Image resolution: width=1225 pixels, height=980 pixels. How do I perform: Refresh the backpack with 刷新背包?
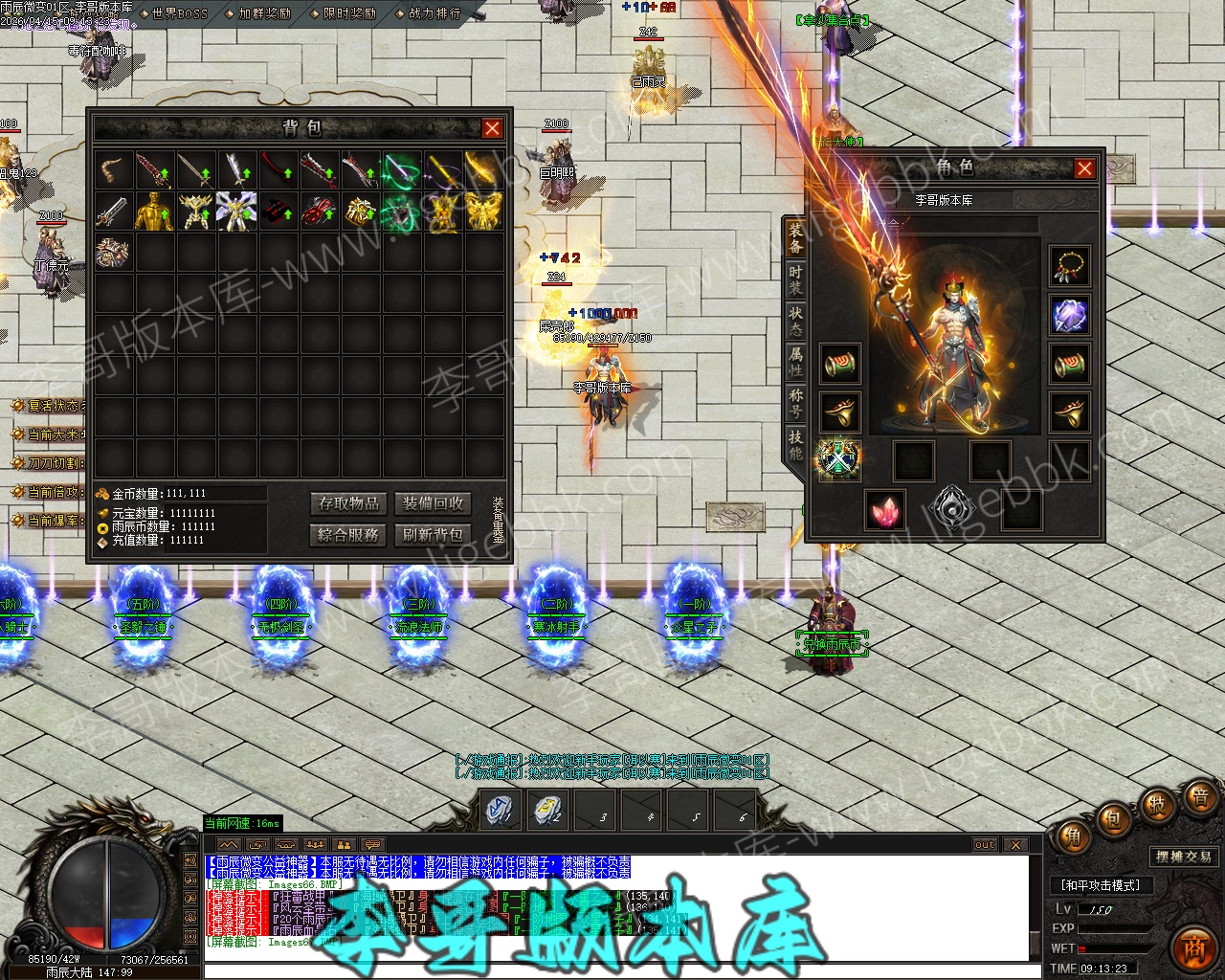pos(434,534)
